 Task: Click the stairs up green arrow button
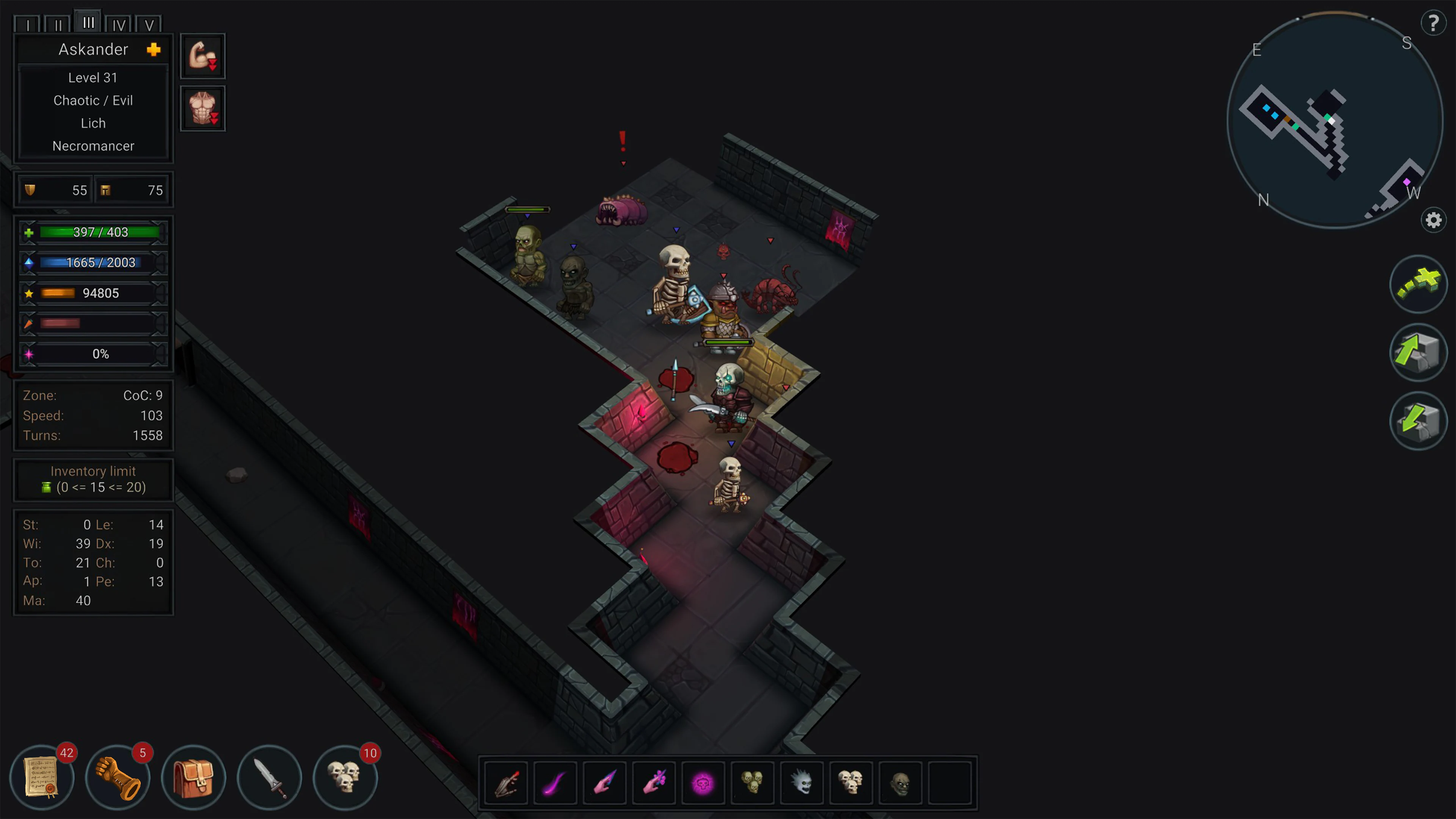point(1418,352)
